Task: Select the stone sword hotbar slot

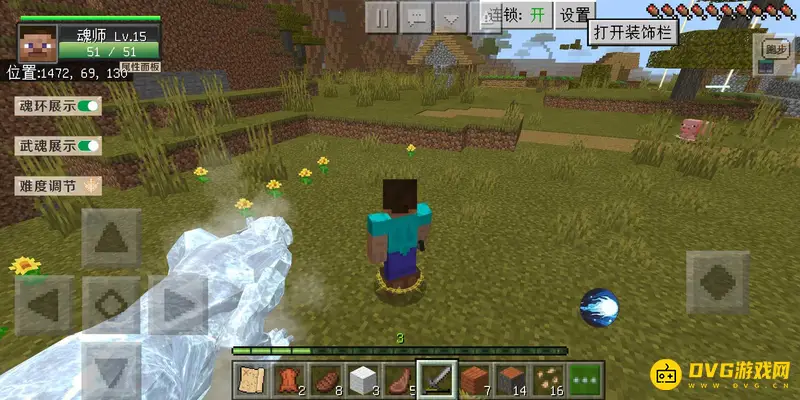Action: coord(437,380)
